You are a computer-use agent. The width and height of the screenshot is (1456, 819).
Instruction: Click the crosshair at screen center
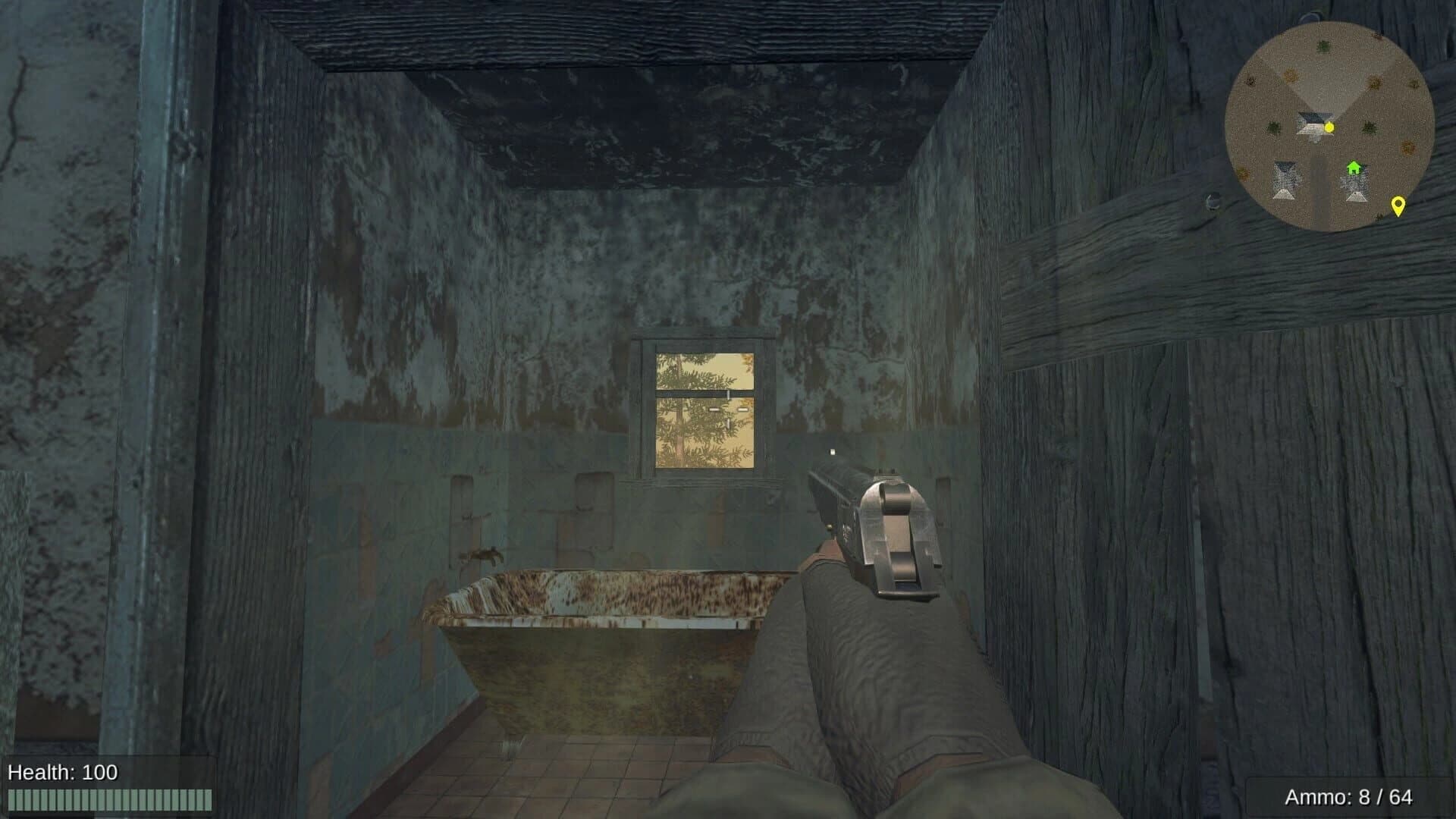click(728, 409)
